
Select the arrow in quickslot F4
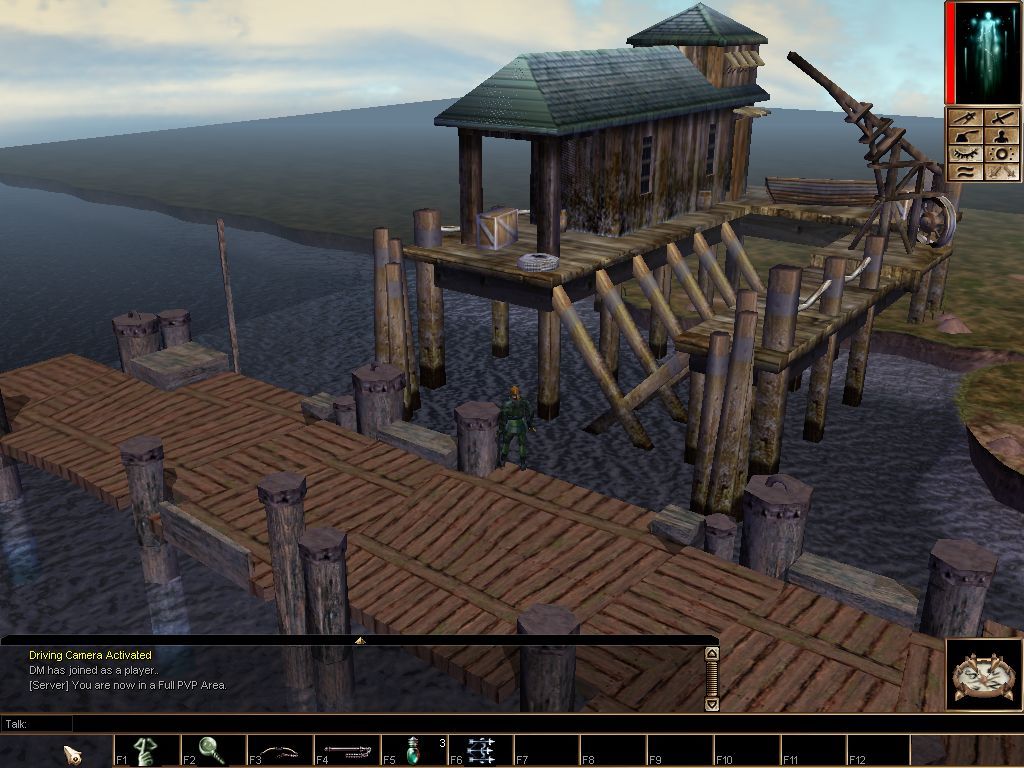(347, 750)
